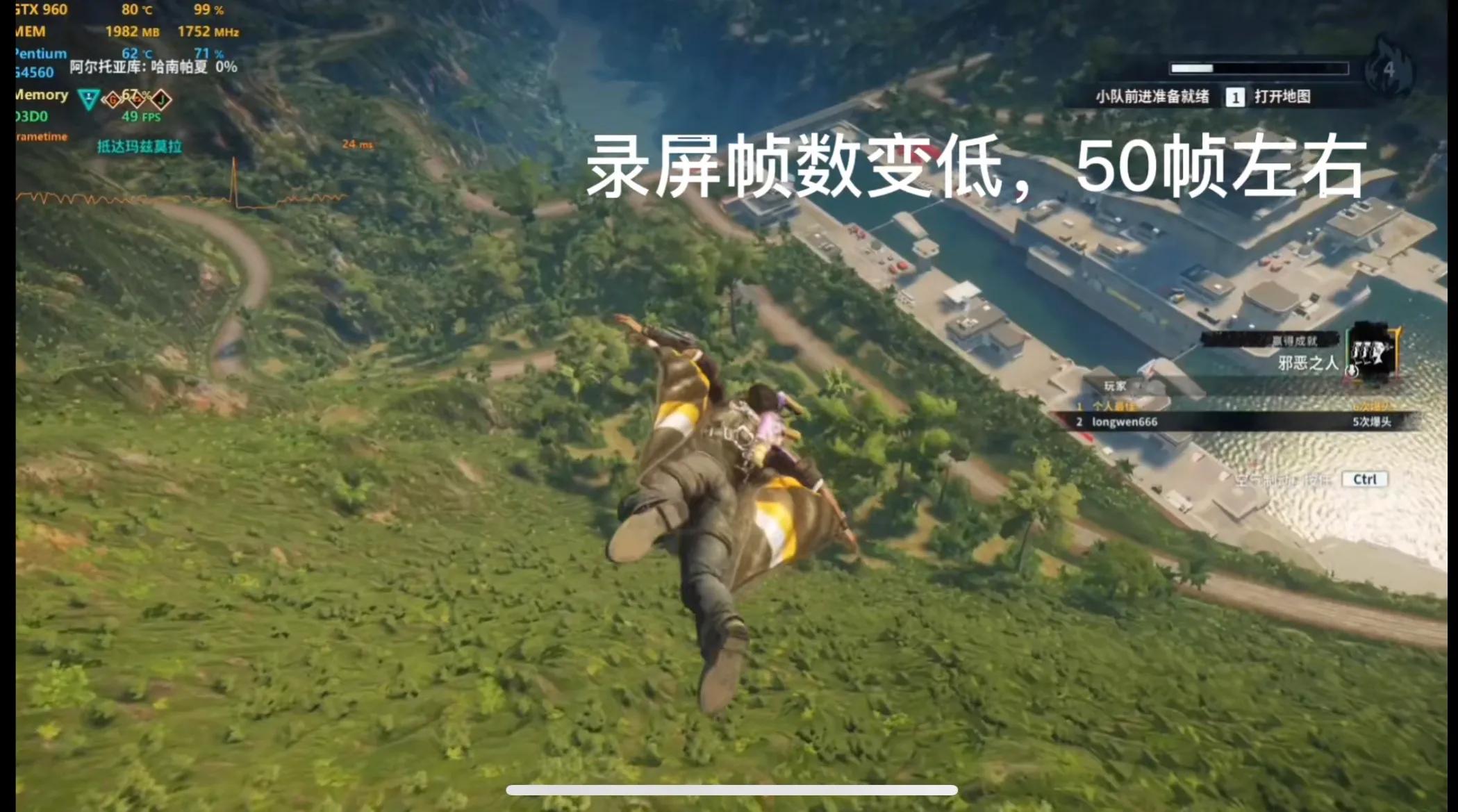Viewport: 1458px width, 812px height.
Task: Select the middle red diamond emblem
Action: (x=138, y=100)
